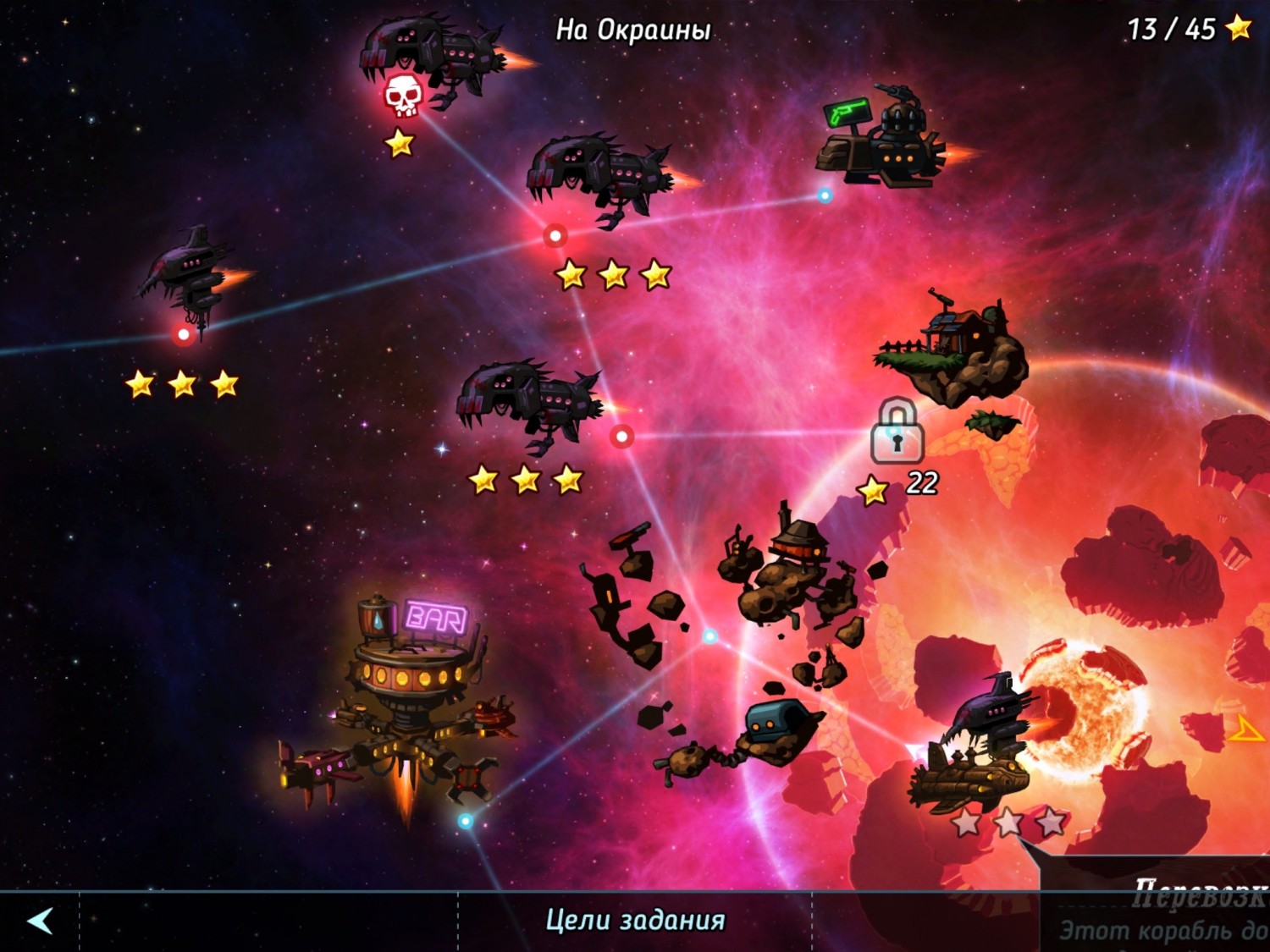
Task: Go back using the left arrow button
Action: [x=40, y=921]
